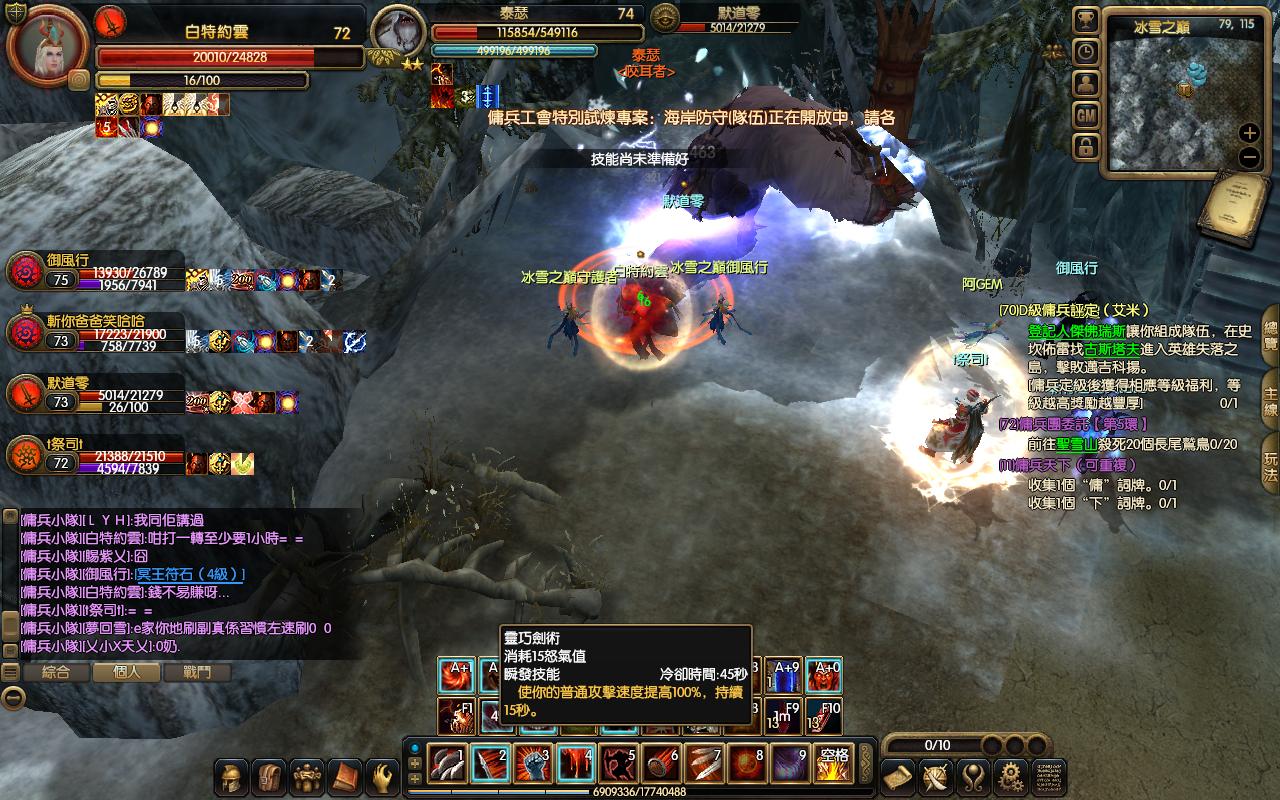Select the 個人 chat tab
Screen dimensions: 1280x800
click(127, 673)
